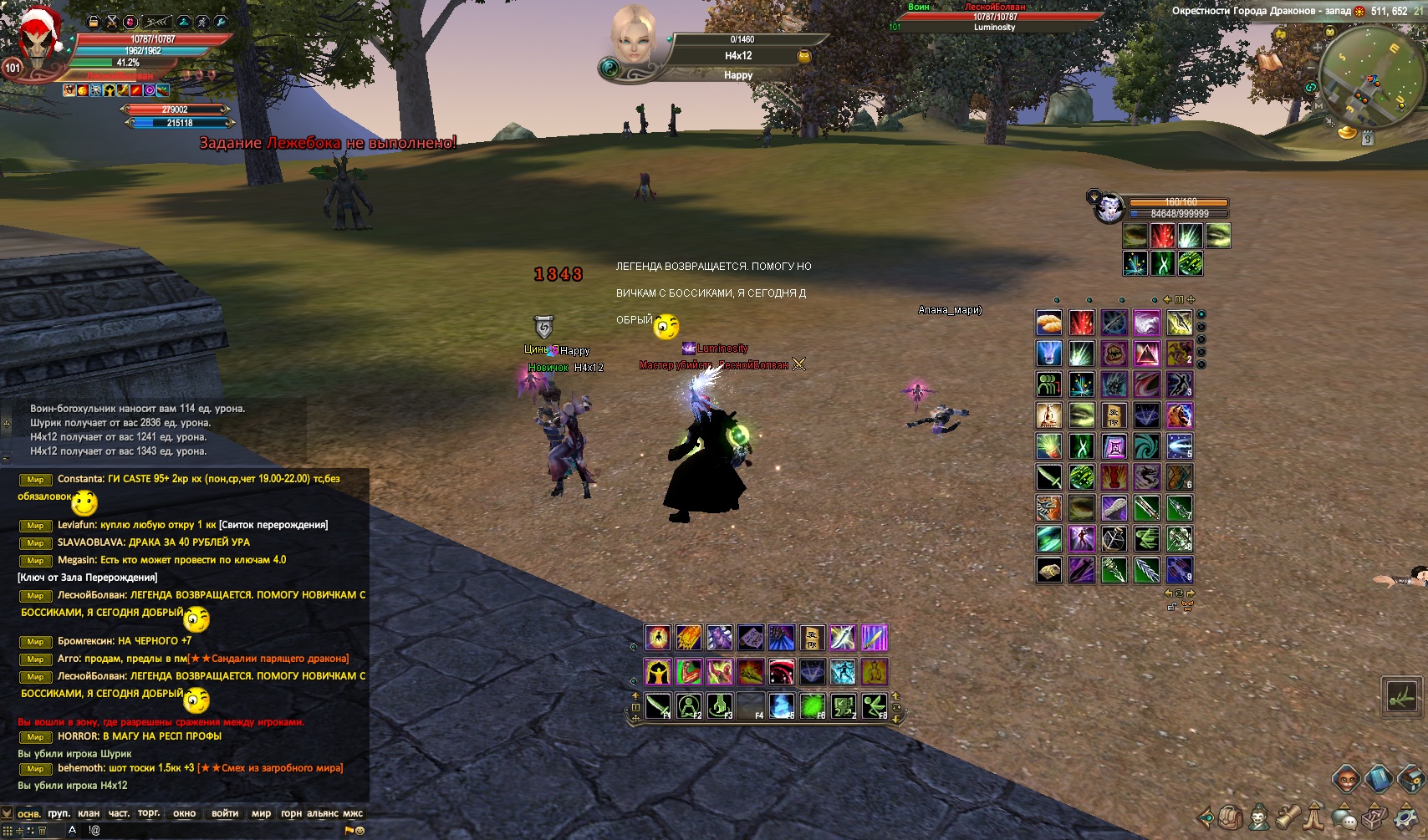Open the smiley emoticon picker in chat
Viewport: 1428px width, 840px height.
pos(360,831)
